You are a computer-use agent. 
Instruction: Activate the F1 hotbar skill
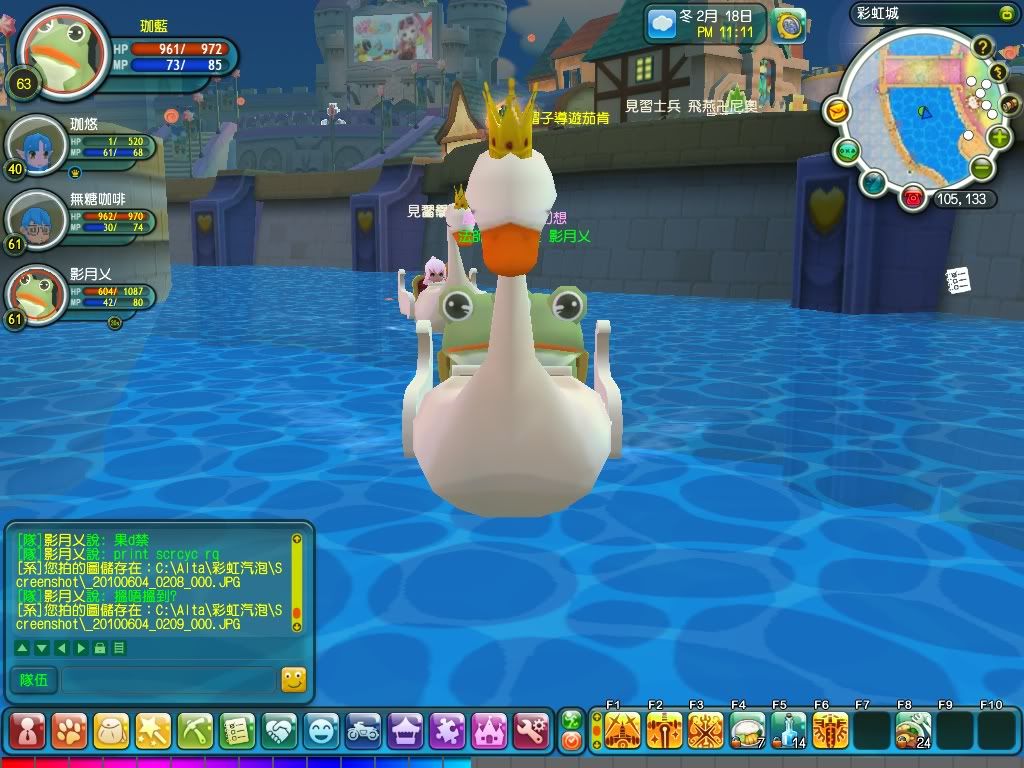pos(622,731)
